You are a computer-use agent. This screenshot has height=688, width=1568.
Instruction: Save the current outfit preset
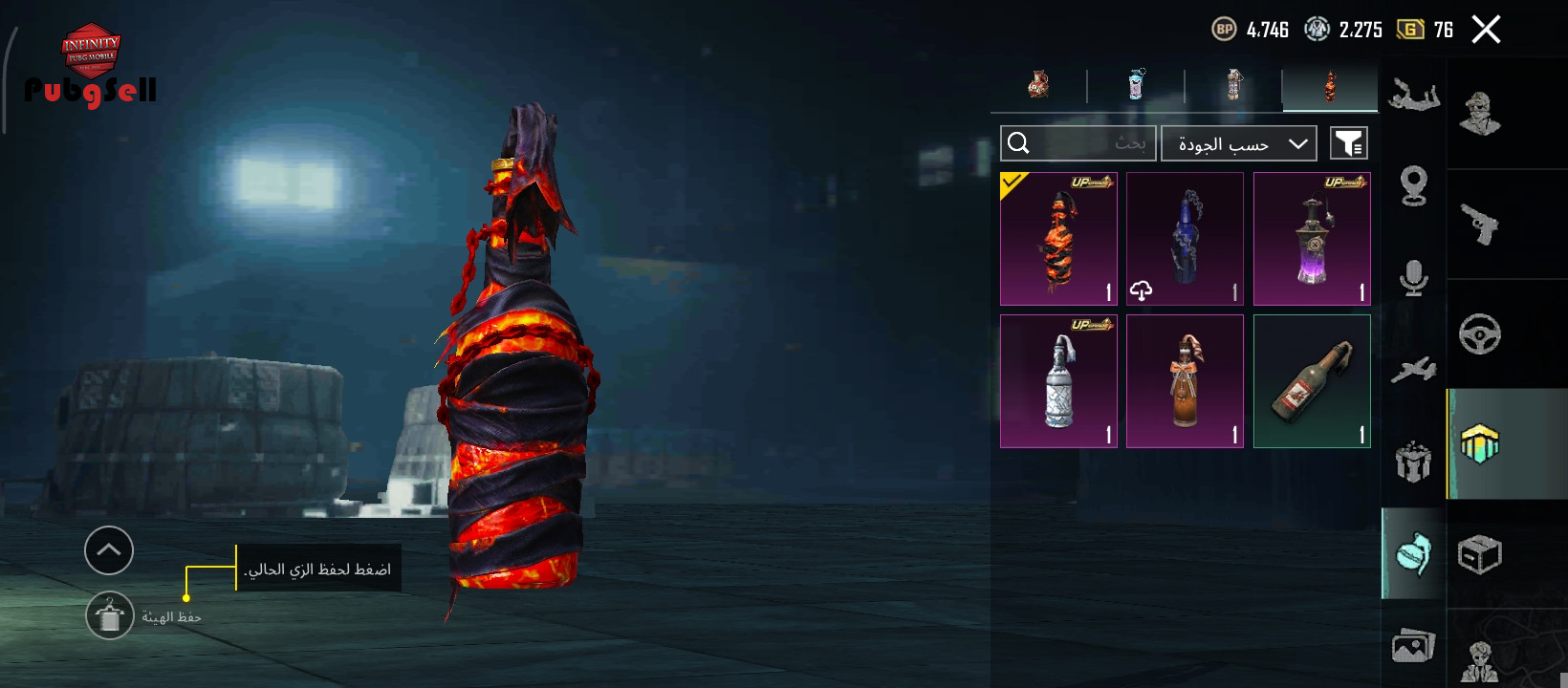coord(110,616)
